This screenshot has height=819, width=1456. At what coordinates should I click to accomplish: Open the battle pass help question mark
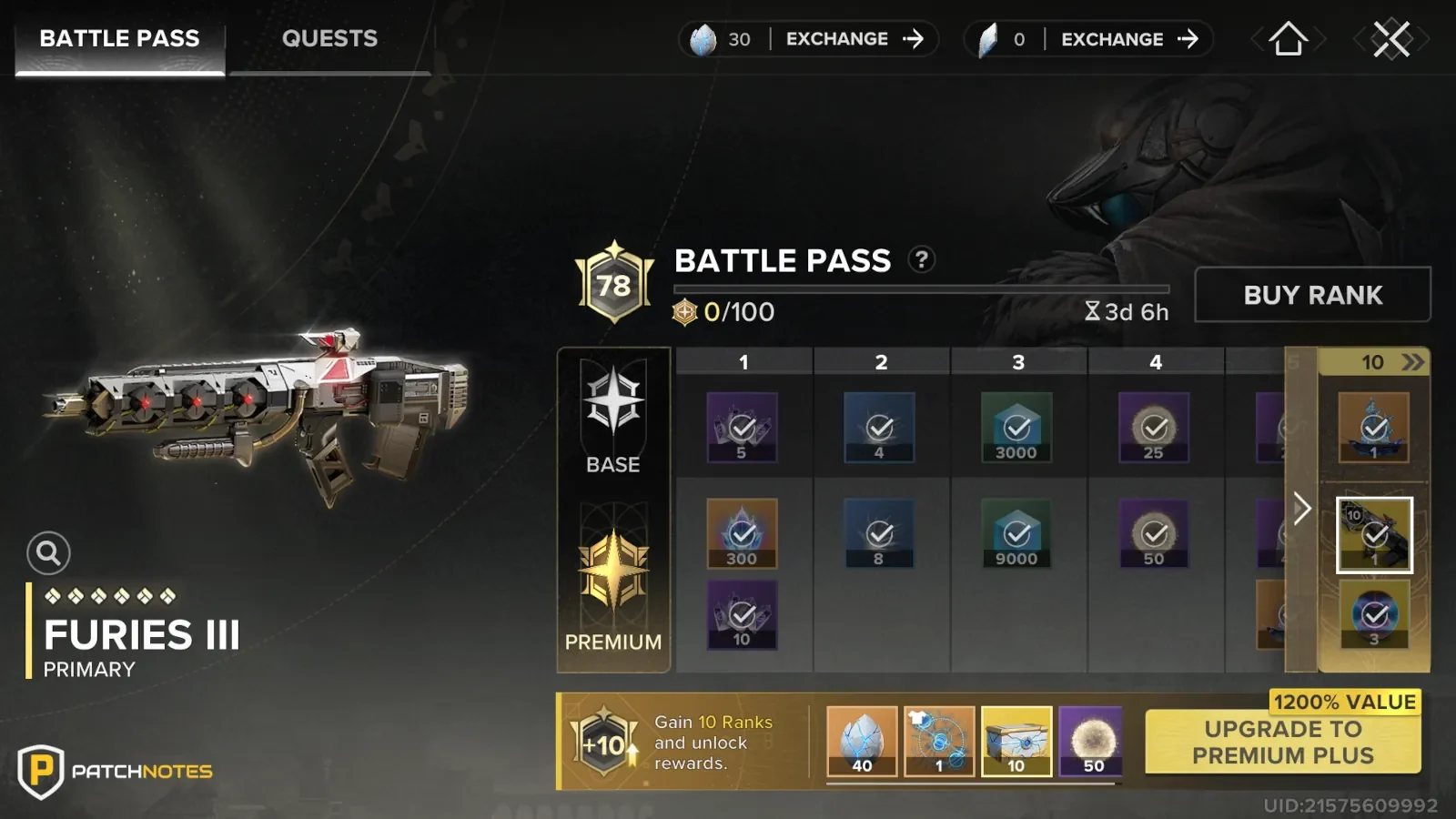(921, 260)
